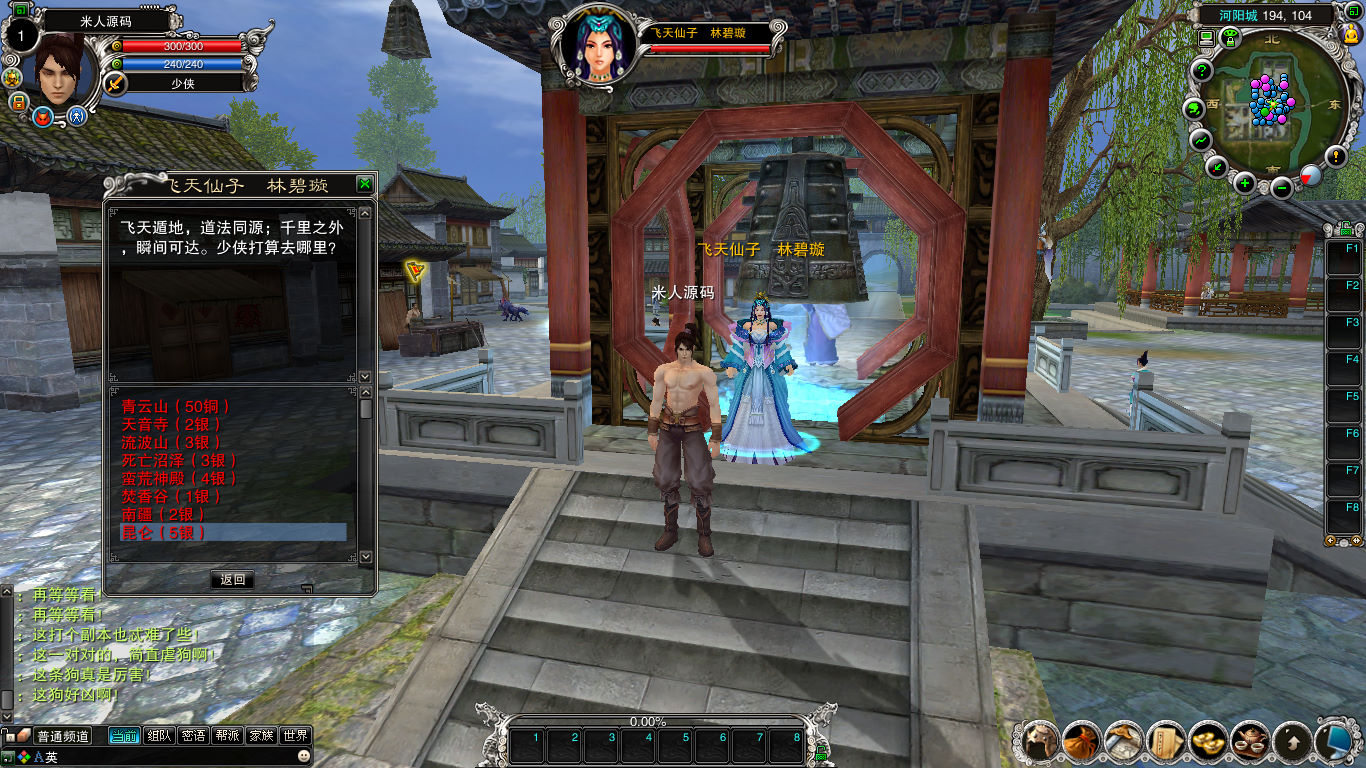Select 天音寺 (2银) from the destination list
This screenshot has height=768, width=1366.
[x=171, y=424]
